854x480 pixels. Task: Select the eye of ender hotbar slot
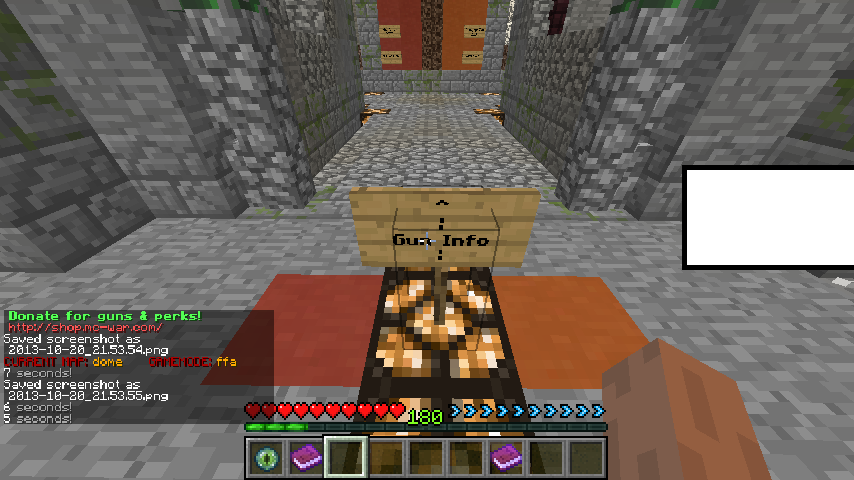[265, 457]
